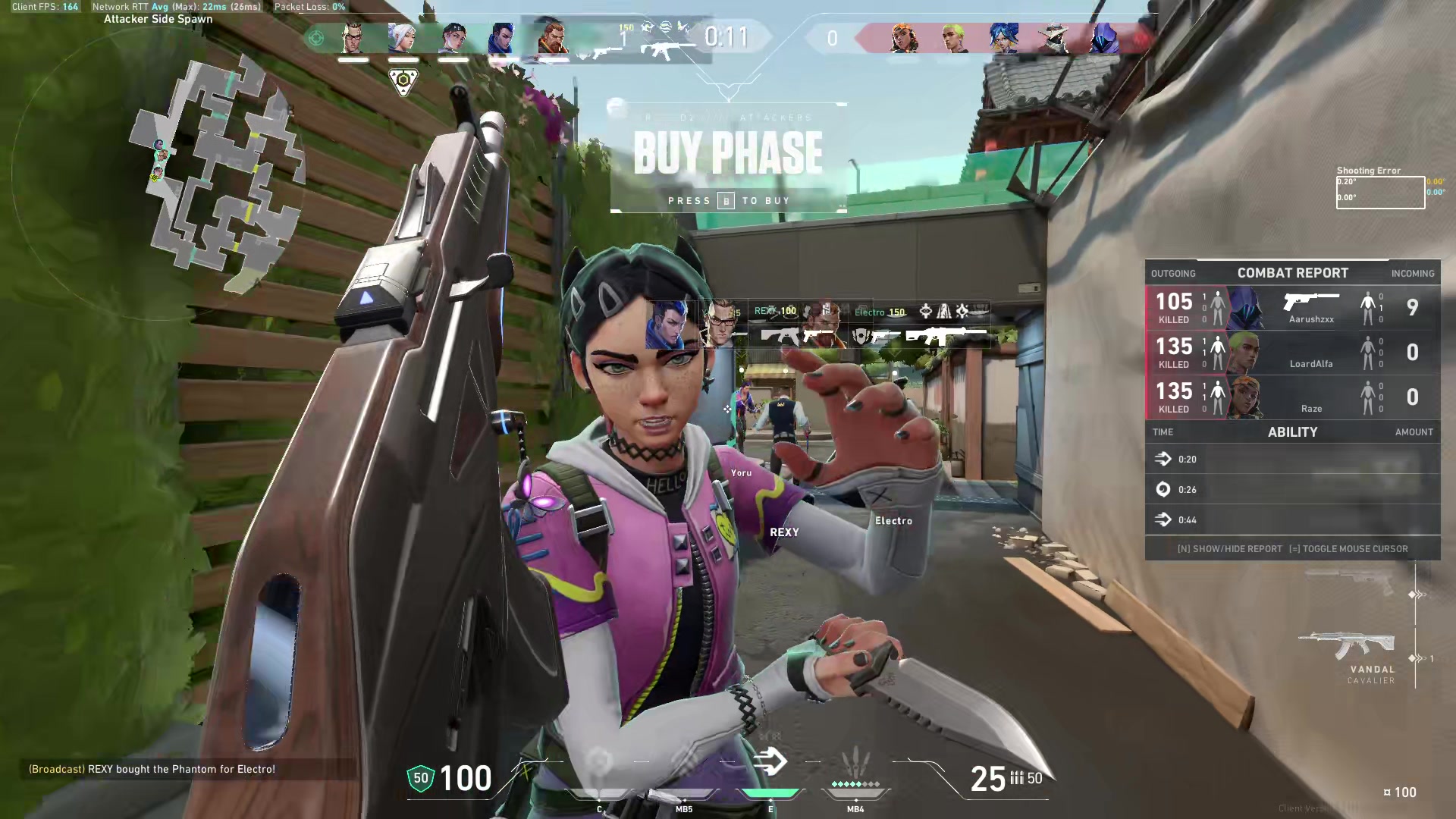This screenshot has width=1456, height=819.
Task: Click the smoke icon on the 0:26 row
Action: pyautogui.click(x=1164, y=490)
